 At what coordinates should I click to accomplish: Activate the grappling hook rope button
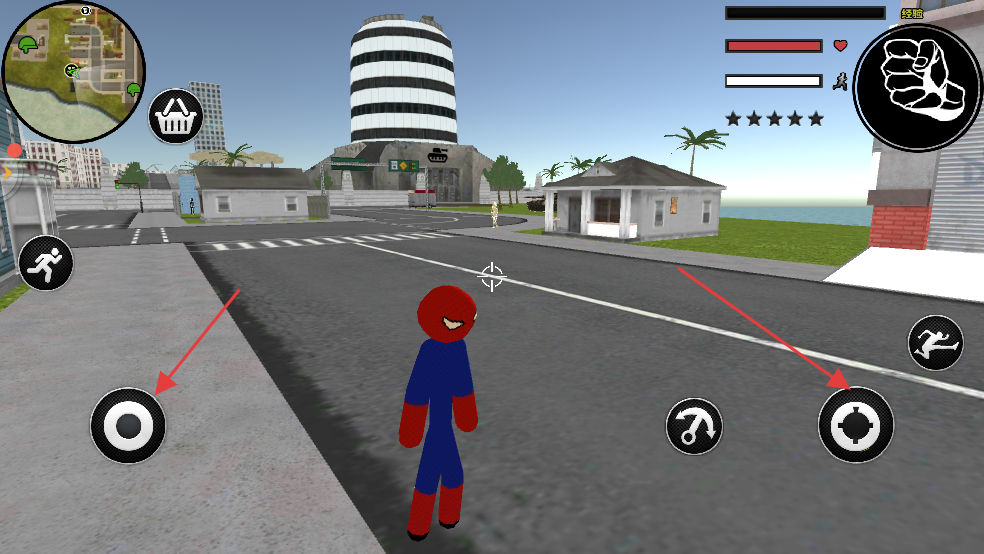click(694, 426)
